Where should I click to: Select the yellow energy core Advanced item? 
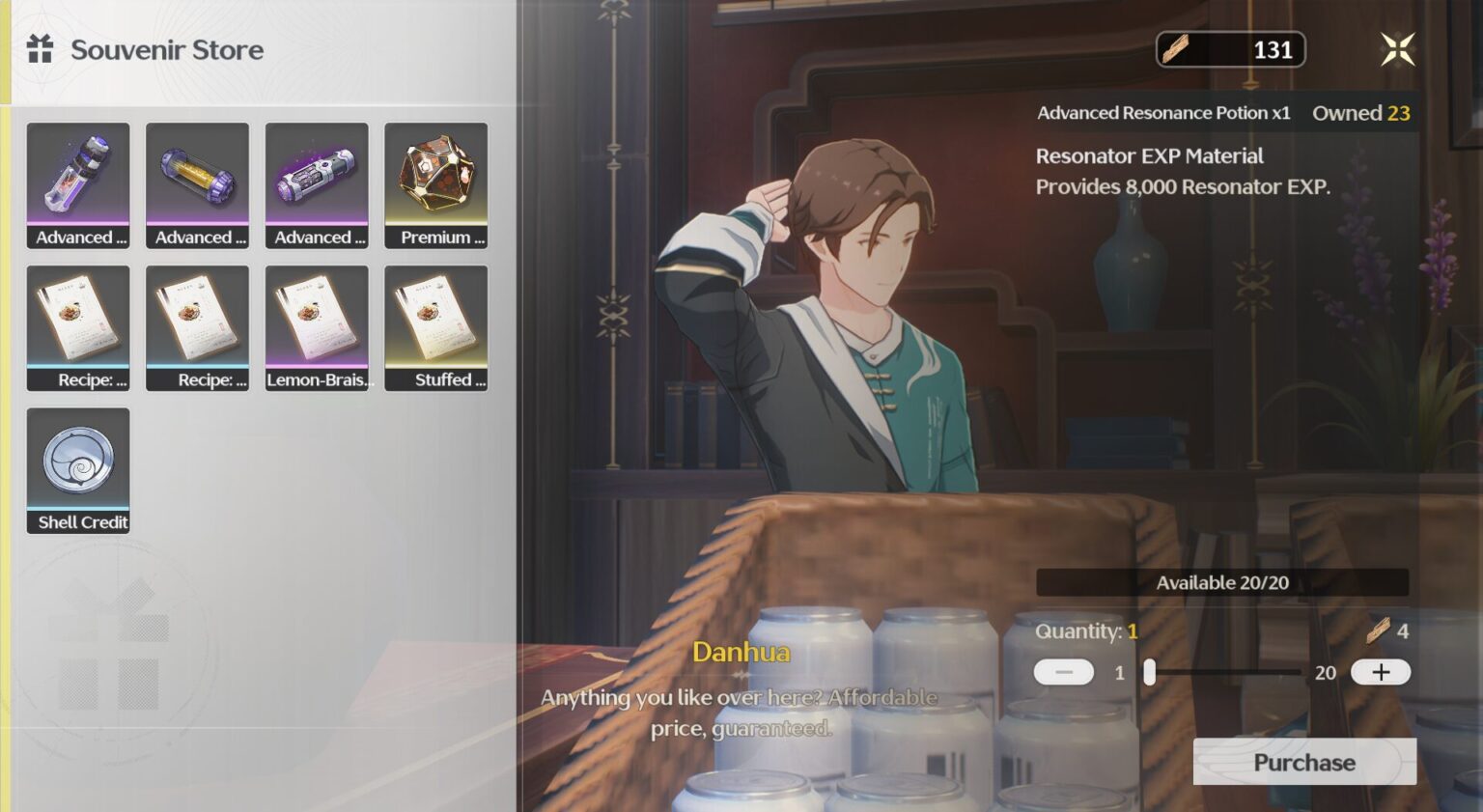point(197,184)
